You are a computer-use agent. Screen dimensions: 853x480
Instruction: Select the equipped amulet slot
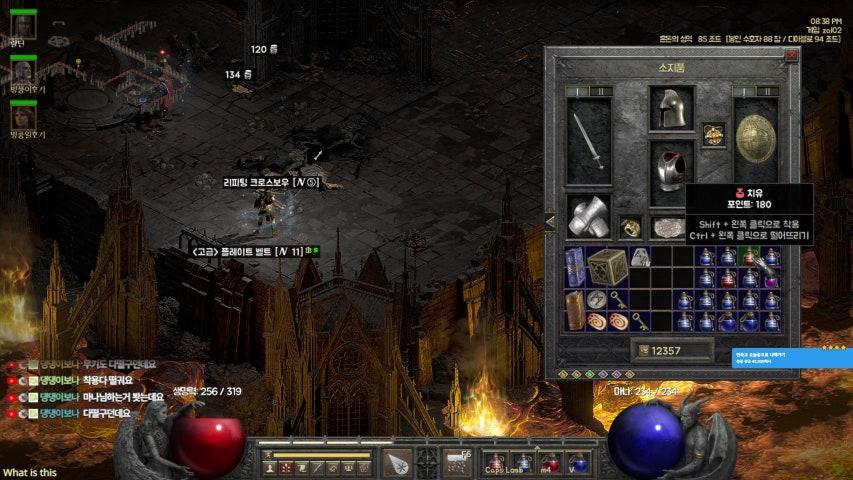pyautogui.click(x=713, y=134)
